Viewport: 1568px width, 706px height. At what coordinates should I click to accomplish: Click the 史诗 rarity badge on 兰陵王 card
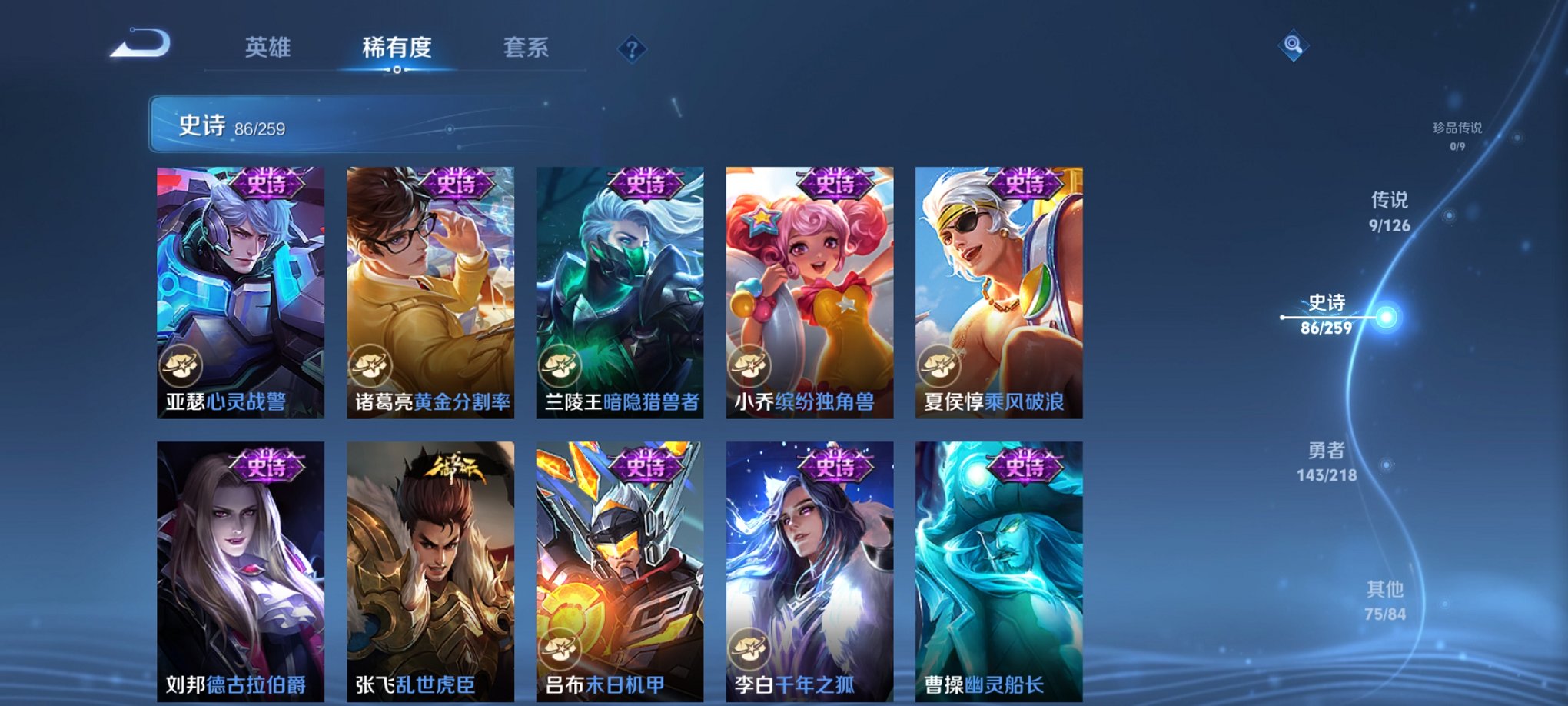tap(646, 185)
